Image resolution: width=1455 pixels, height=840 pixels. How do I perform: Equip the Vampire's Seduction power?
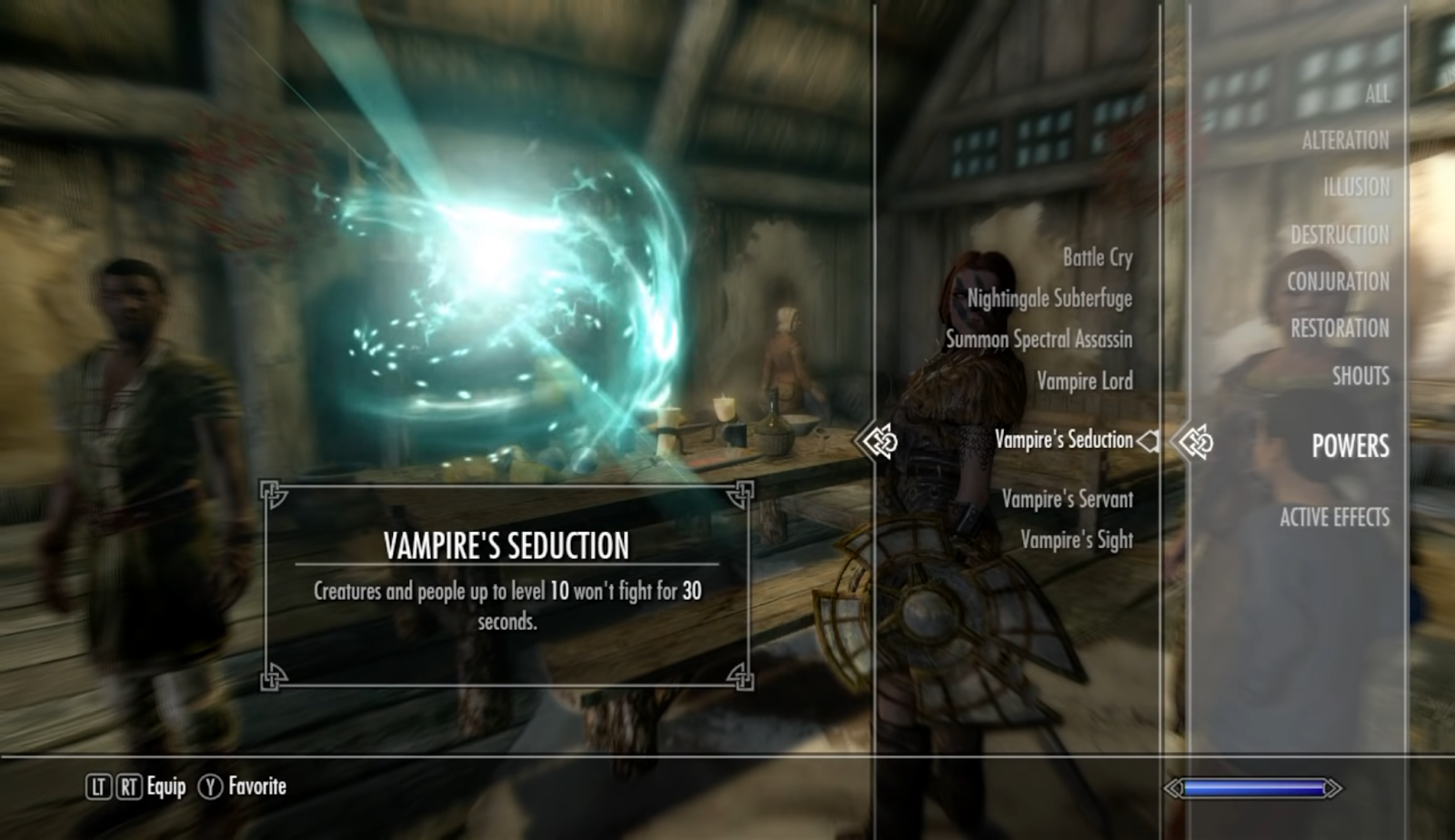coord(1063,440)
